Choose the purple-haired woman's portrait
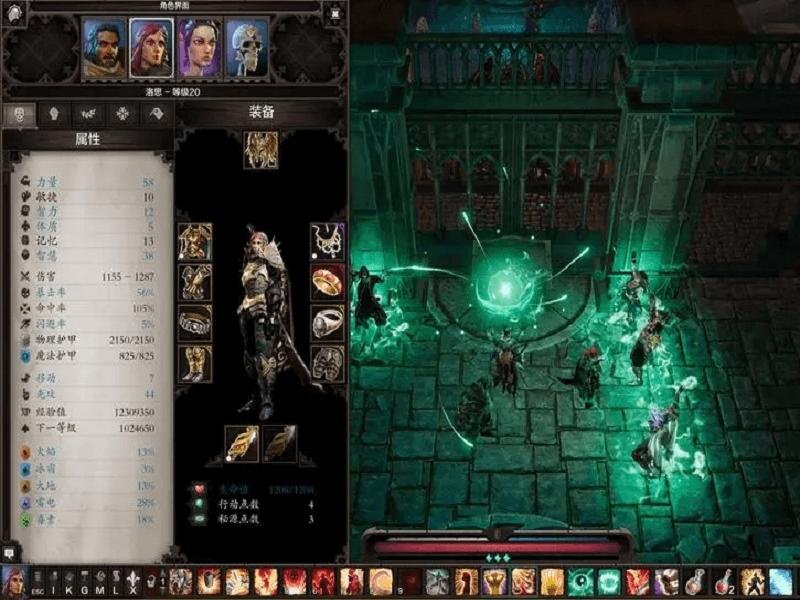This screenshot has height=600, width=800. coord(198,47)
